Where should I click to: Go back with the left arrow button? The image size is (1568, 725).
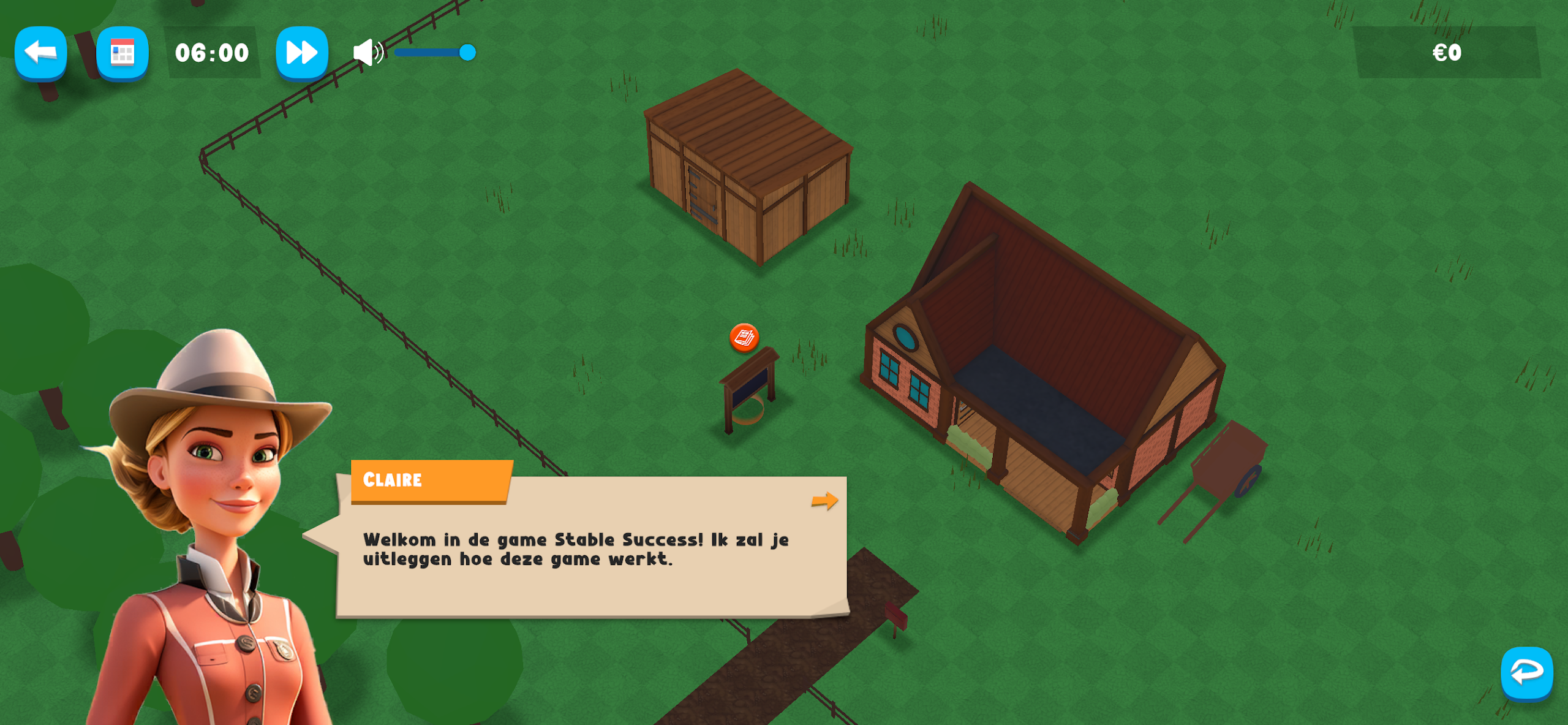(40, 53)
